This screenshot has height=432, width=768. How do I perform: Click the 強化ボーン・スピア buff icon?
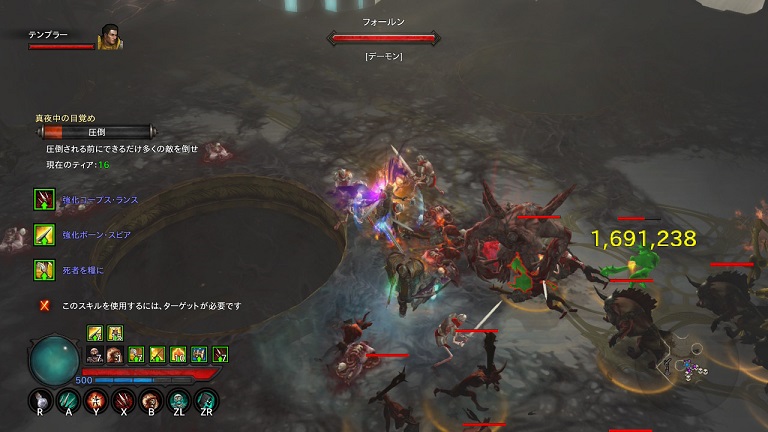tap(44, 234)
